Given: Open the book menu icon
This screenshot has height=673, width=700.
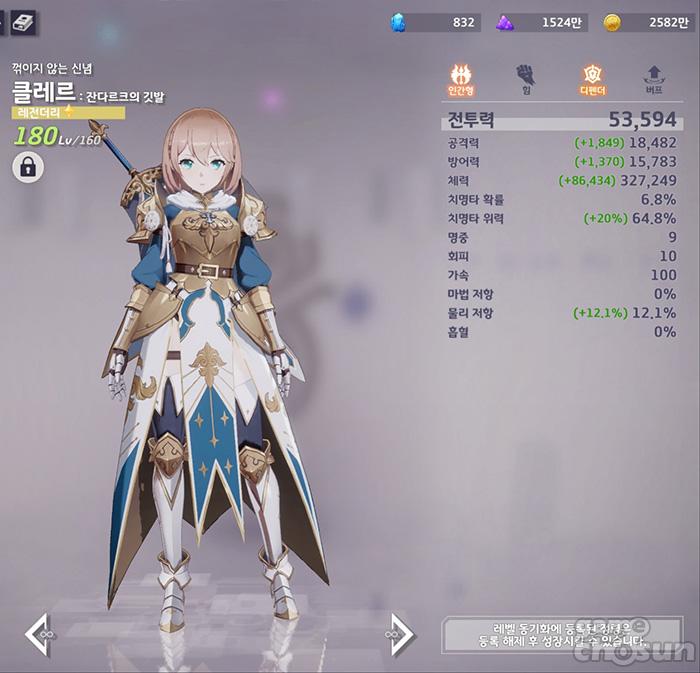Looking at the screenshot, I should (x=23, y=21).
